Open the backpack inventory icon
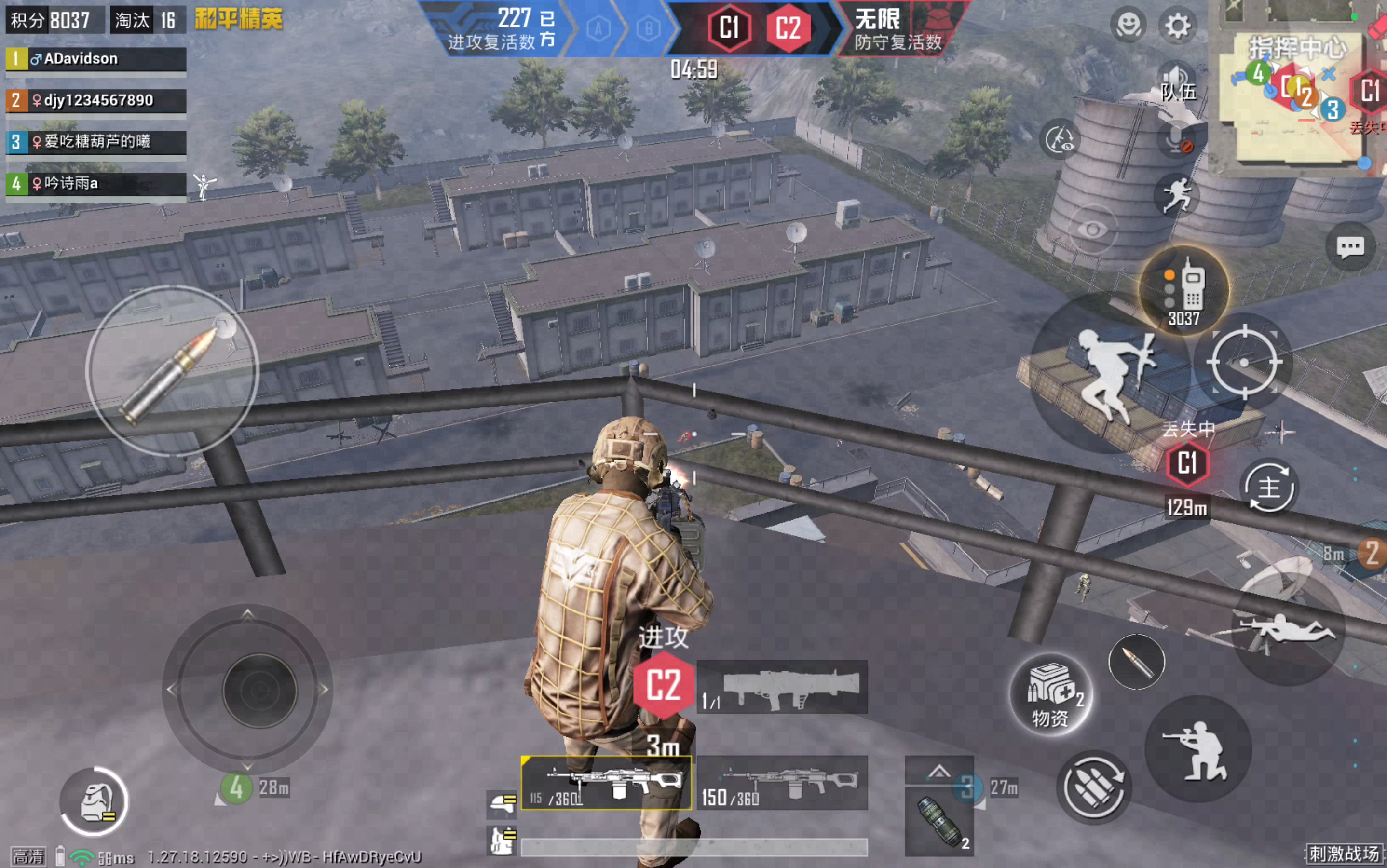Screen dimensions: 1387x868 tap(94, 801)
